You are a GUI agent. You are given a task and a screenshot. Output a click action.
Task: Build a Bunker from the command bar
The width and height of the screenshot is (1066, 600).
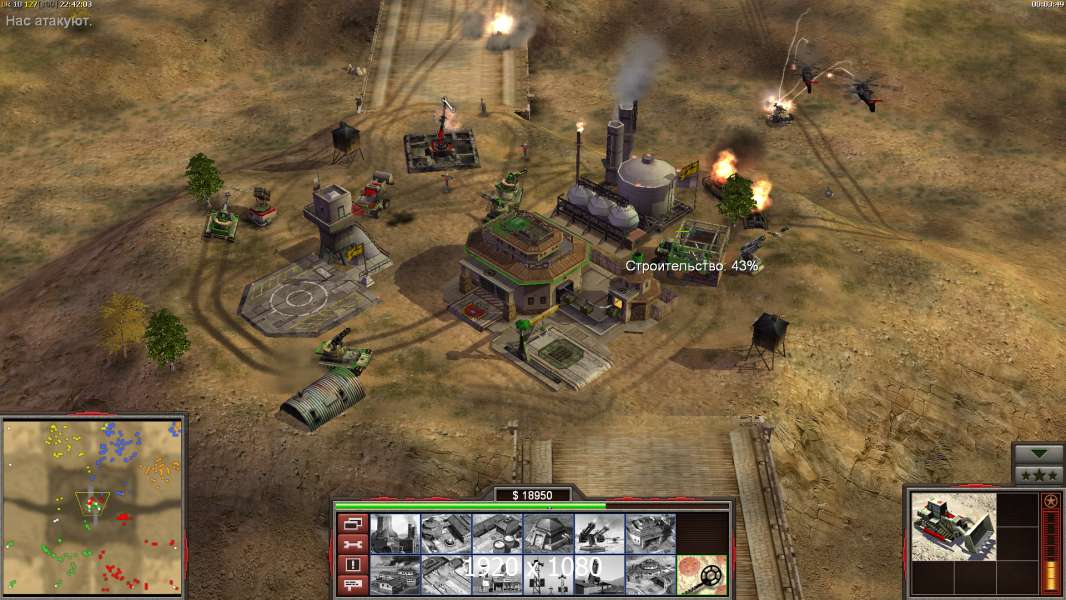tap(548, 533)
